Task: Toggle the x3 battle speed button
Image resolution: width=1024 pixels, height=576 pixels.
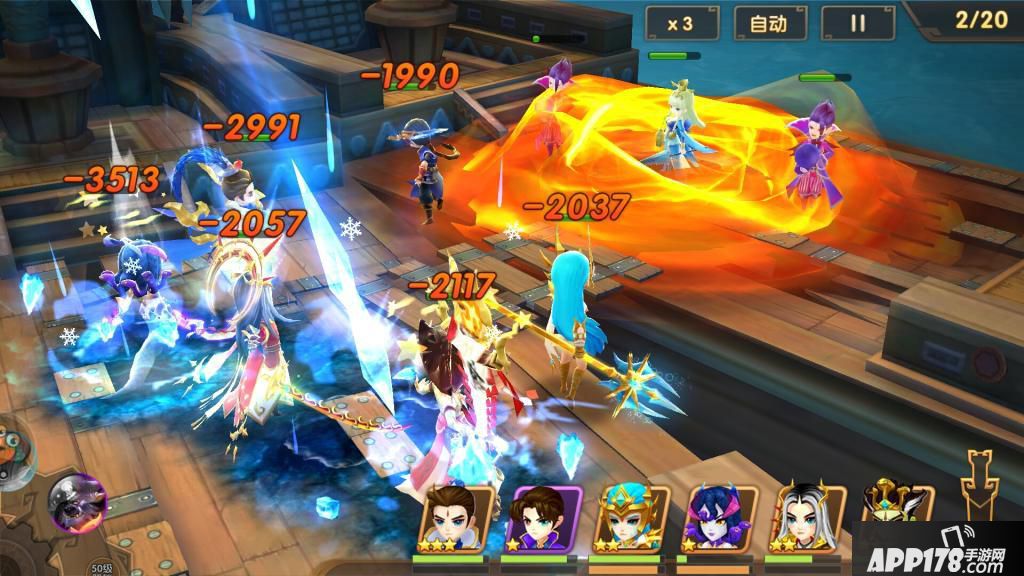Action: coord(682,24)
